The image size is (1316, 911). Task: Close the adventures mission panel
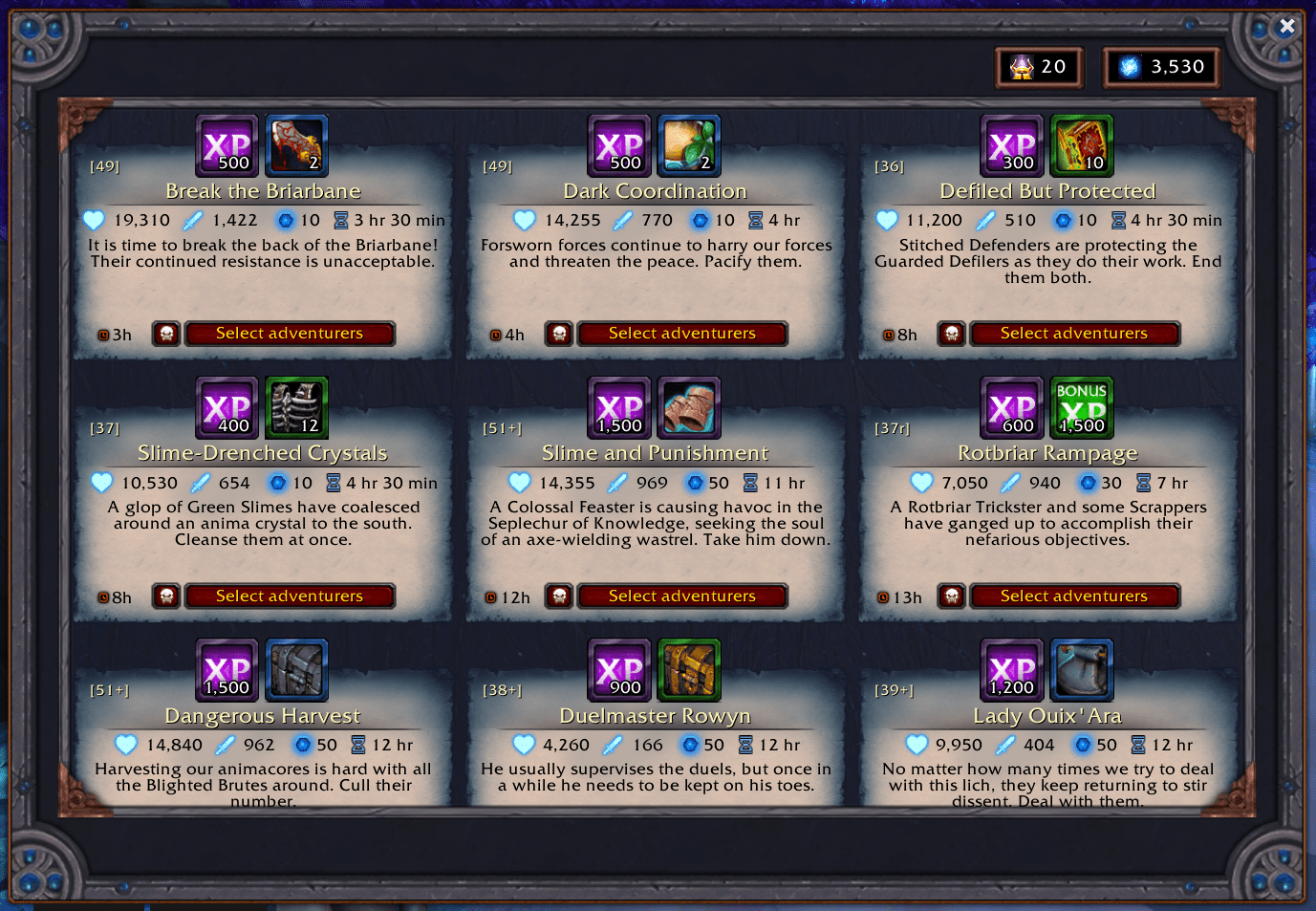click(1287, 26)
